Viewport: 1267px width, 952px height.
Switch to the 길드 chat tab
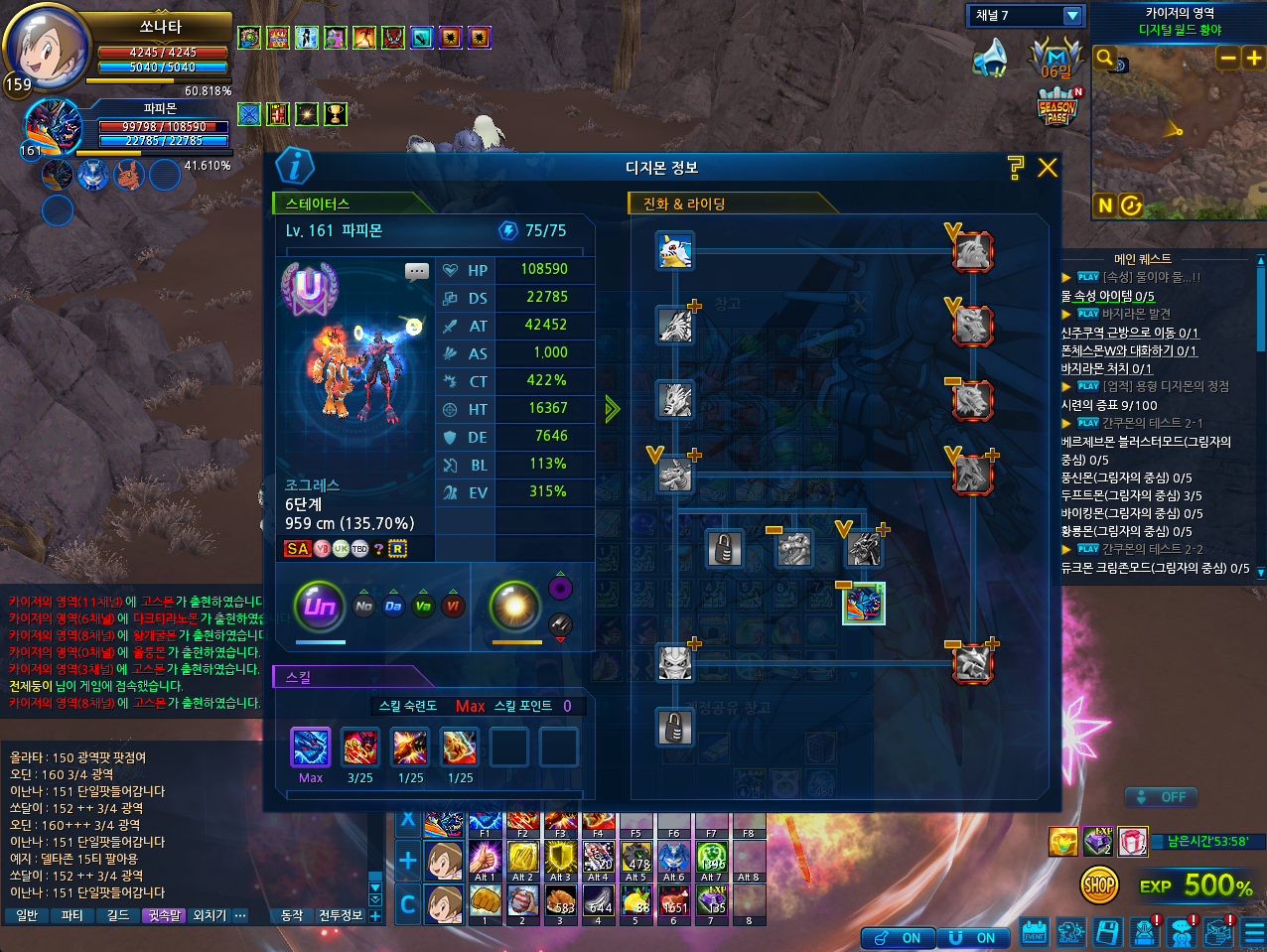[x=118, y=915]
